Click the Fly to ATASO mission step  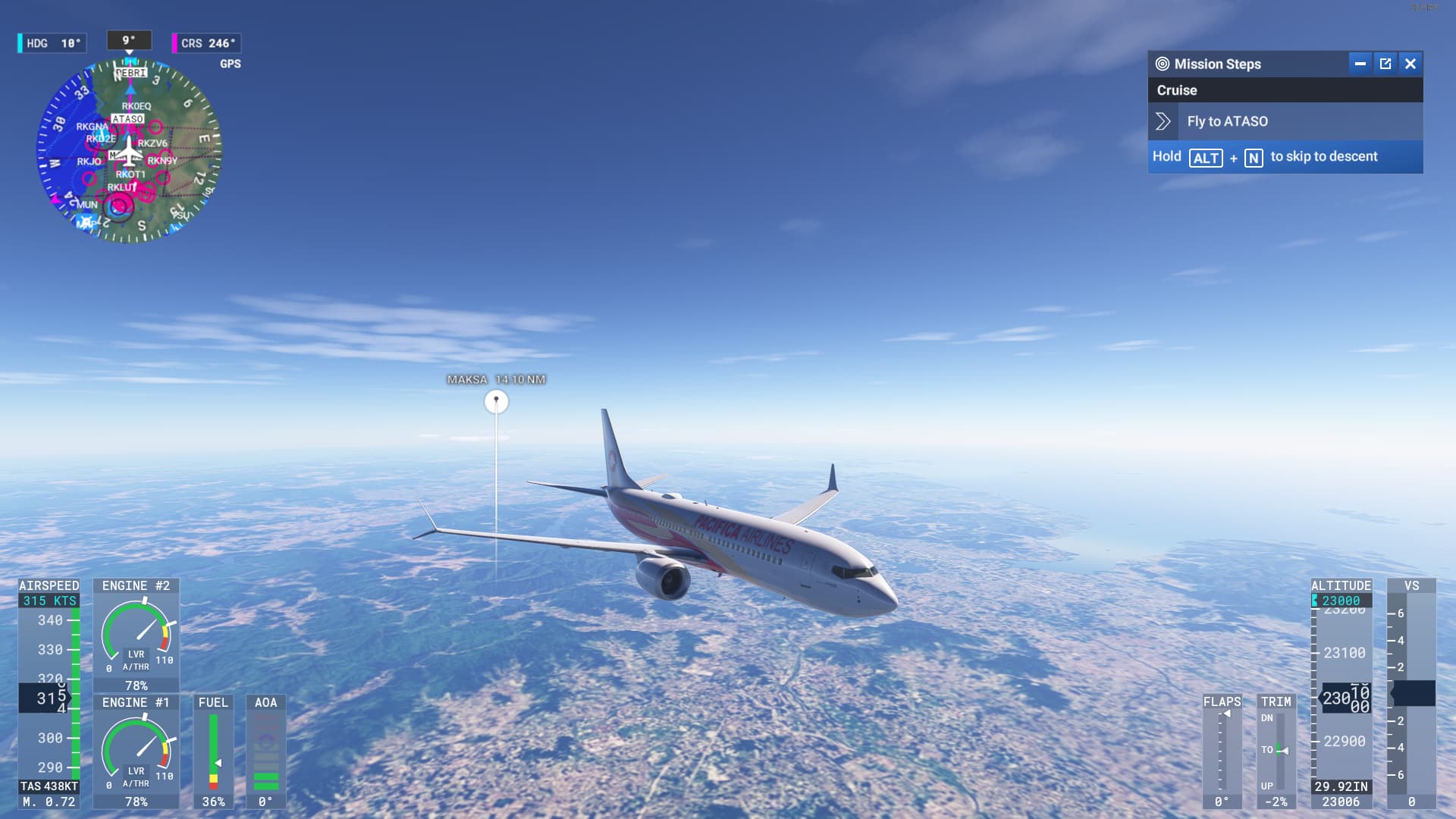(x=1227, y=121)
